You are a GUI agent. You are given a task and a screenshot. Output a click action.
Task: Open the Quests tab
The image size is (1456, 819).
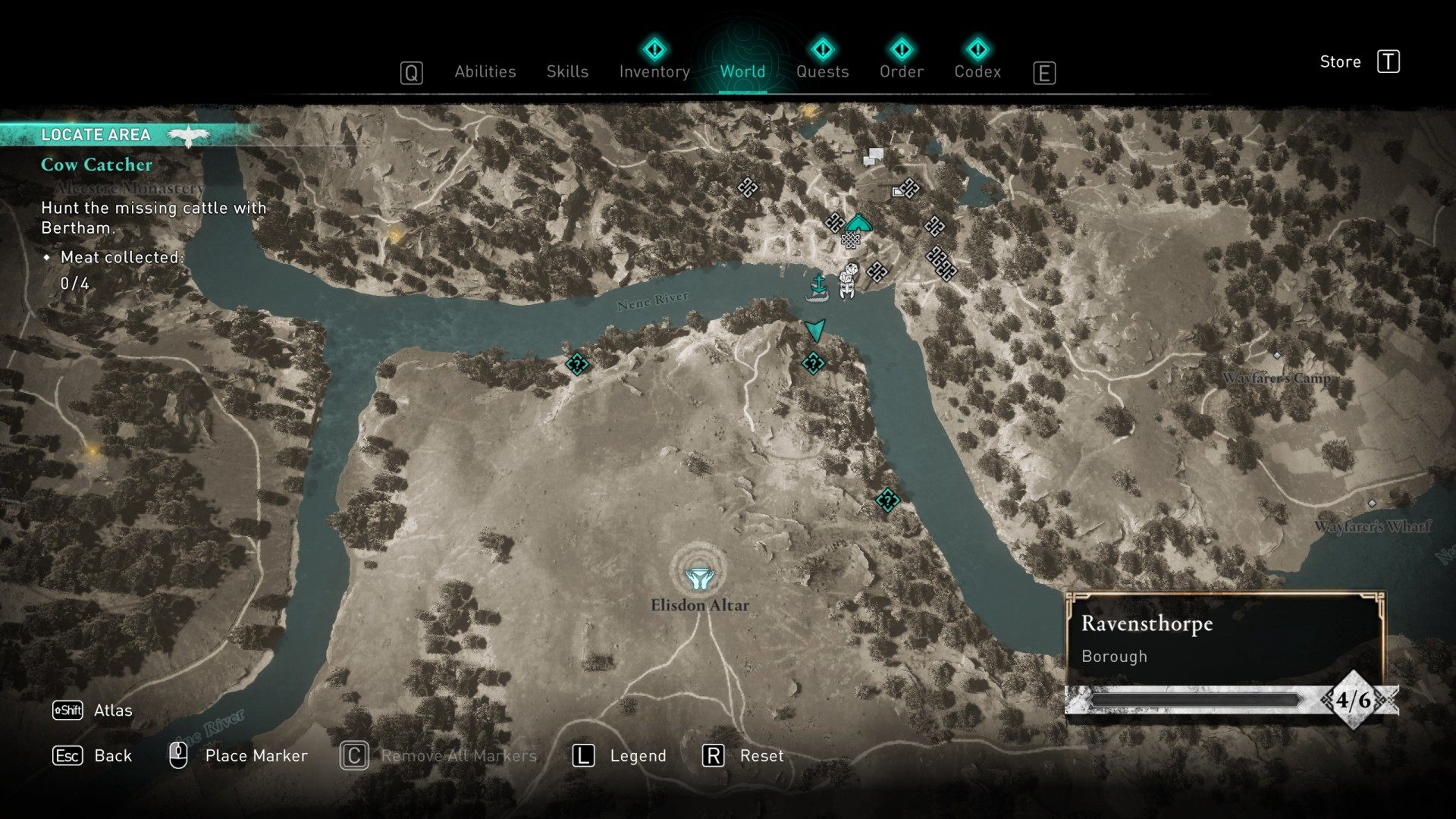tap(822, 71)
